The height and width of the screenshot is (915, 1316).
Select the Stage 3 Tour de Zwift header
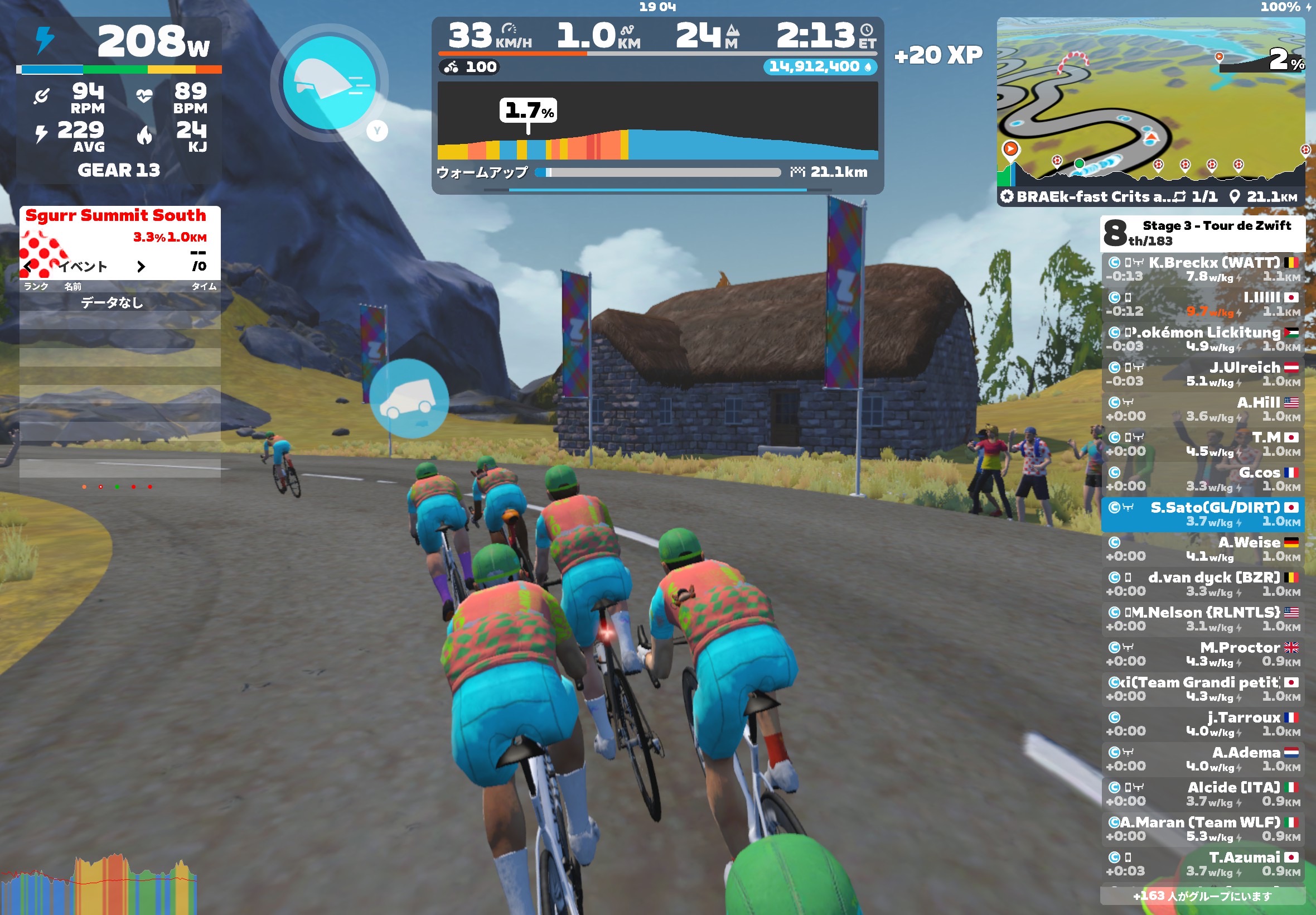click(1202, 233)
